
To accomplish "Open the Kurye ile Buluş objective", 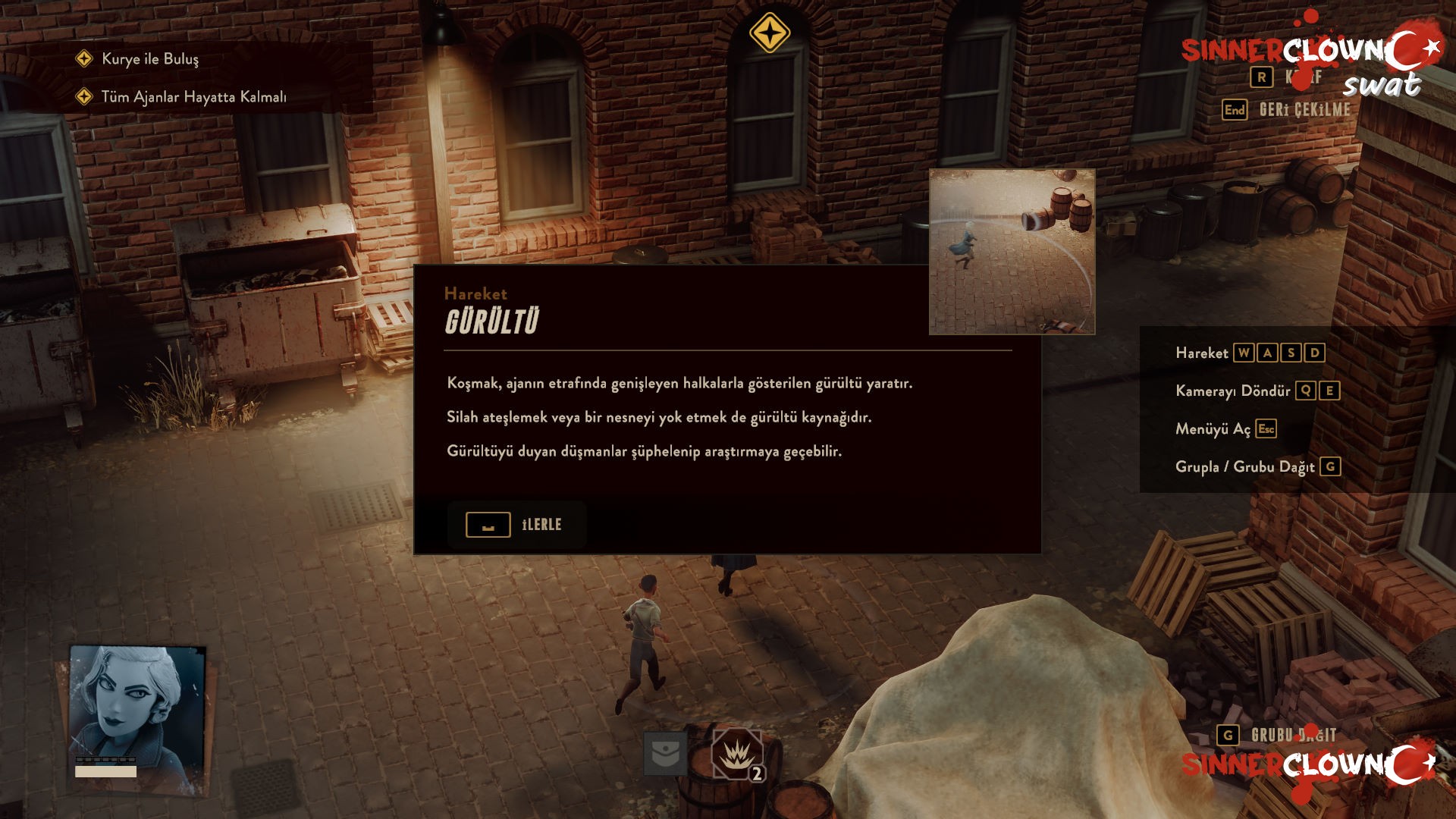I will 150,59.
